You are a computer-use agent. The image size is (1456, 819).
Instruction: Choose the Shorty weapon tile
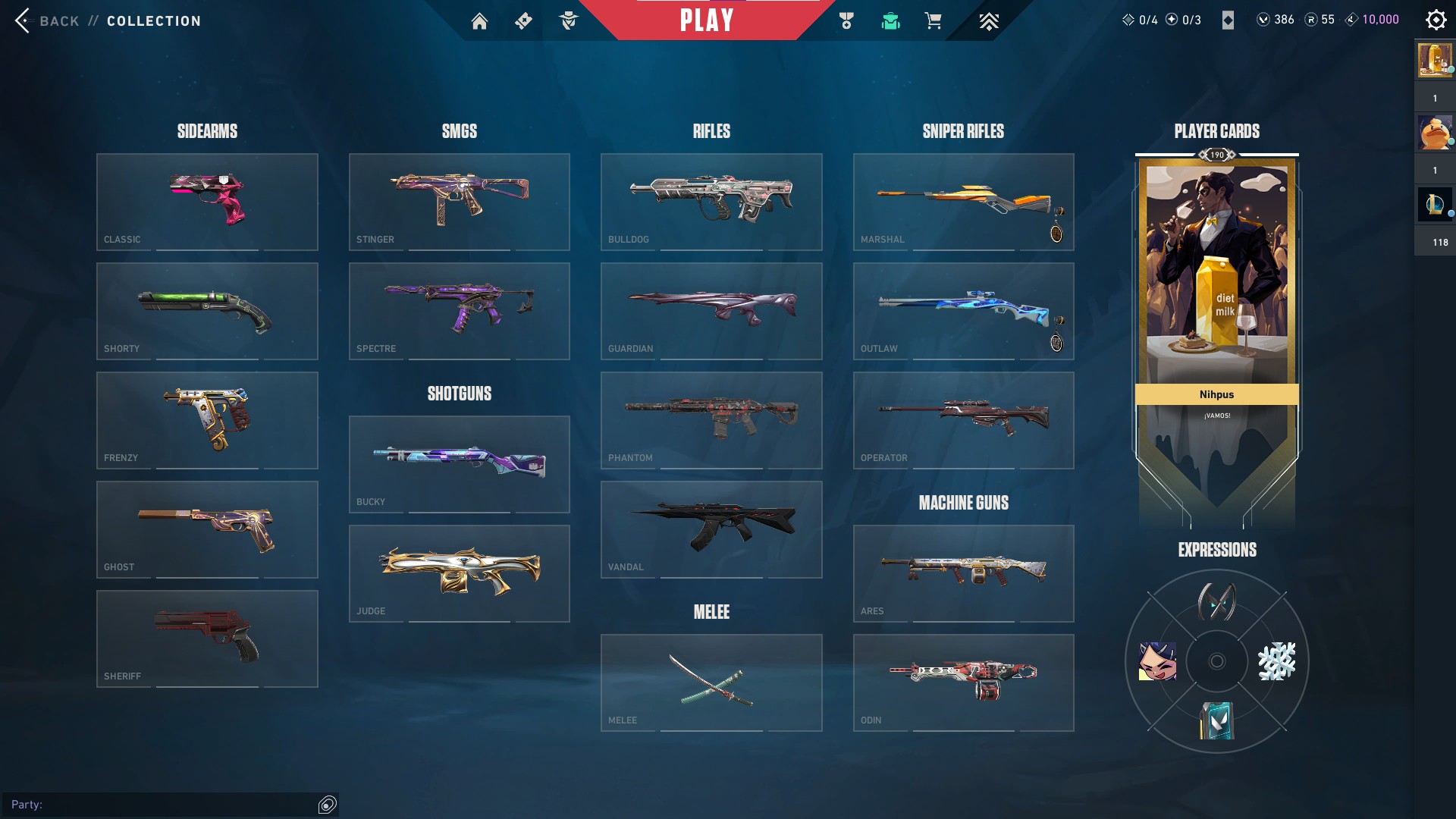point(207,311)
